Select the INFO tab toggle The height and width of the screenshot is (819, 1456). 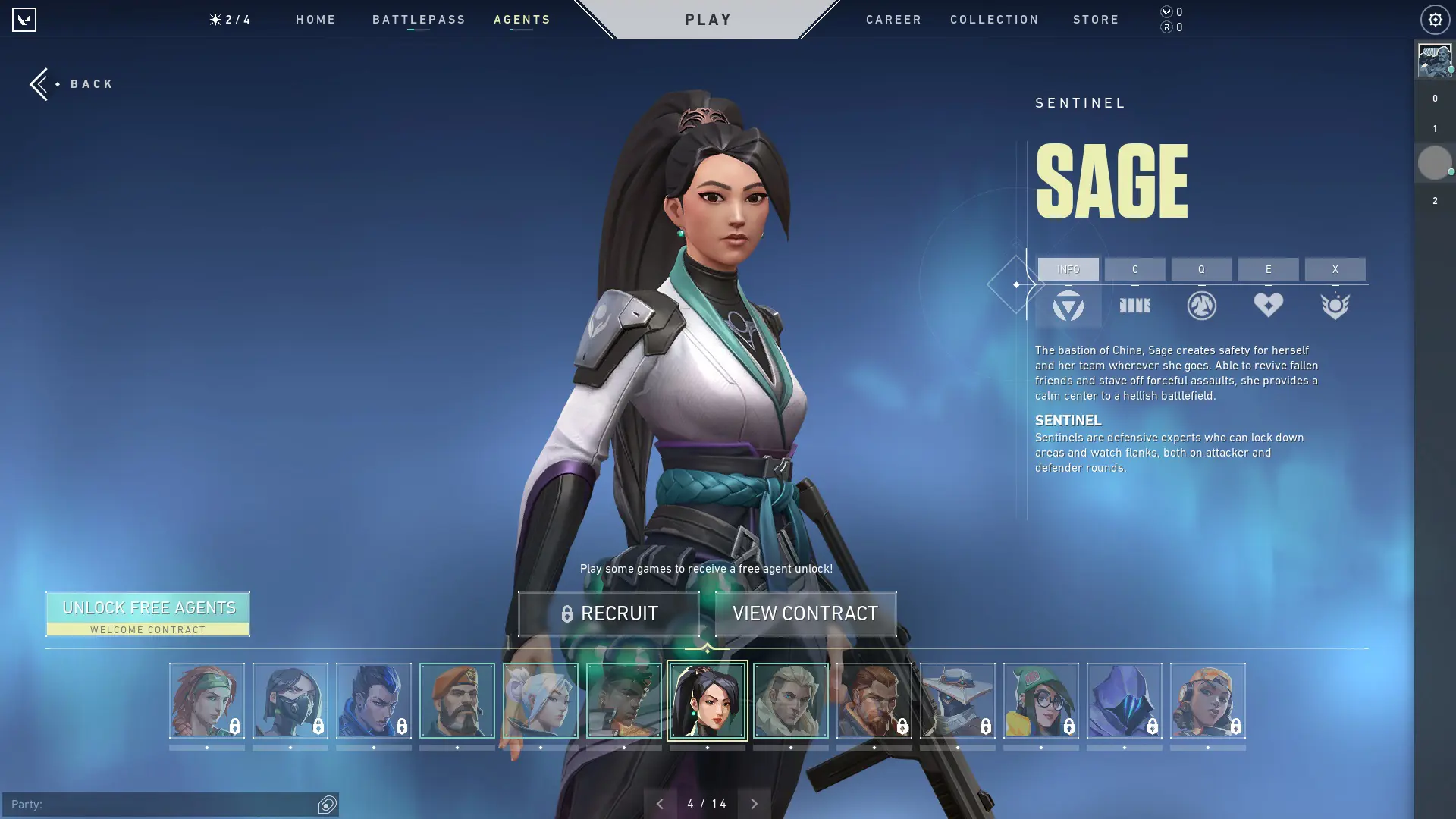1068,269
